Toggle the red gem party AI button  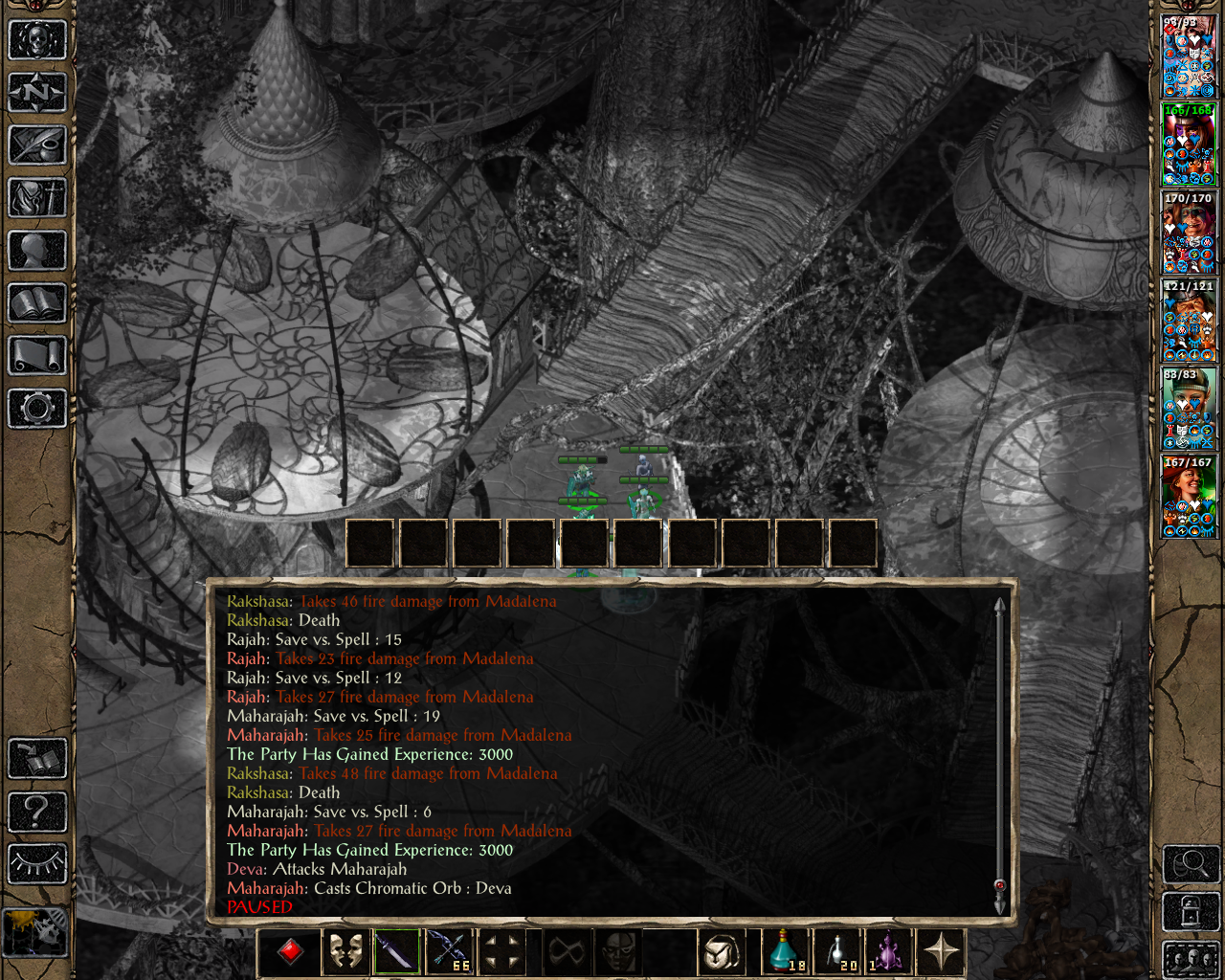[291, 951]
